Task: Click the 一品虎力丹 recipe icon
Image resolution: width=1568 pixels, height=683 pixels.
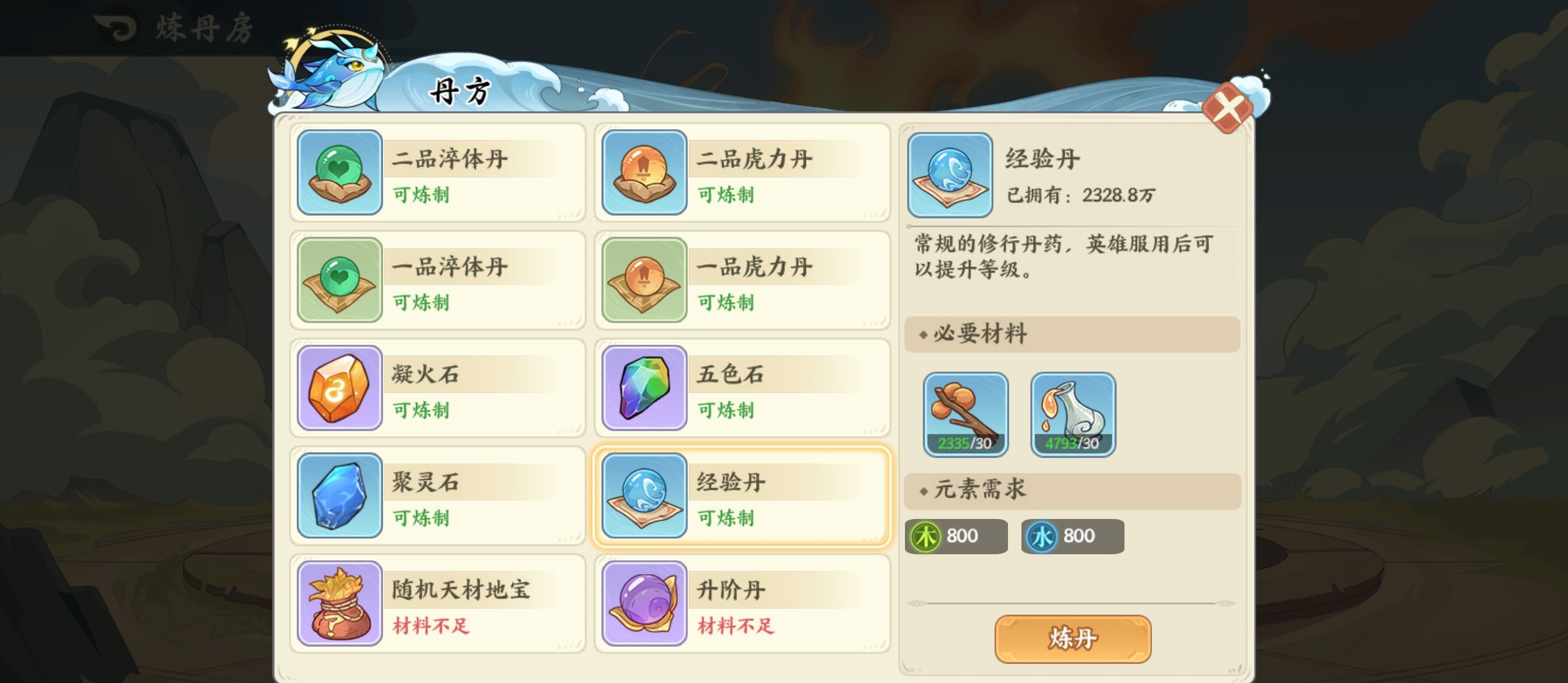Action: (643, 281)
